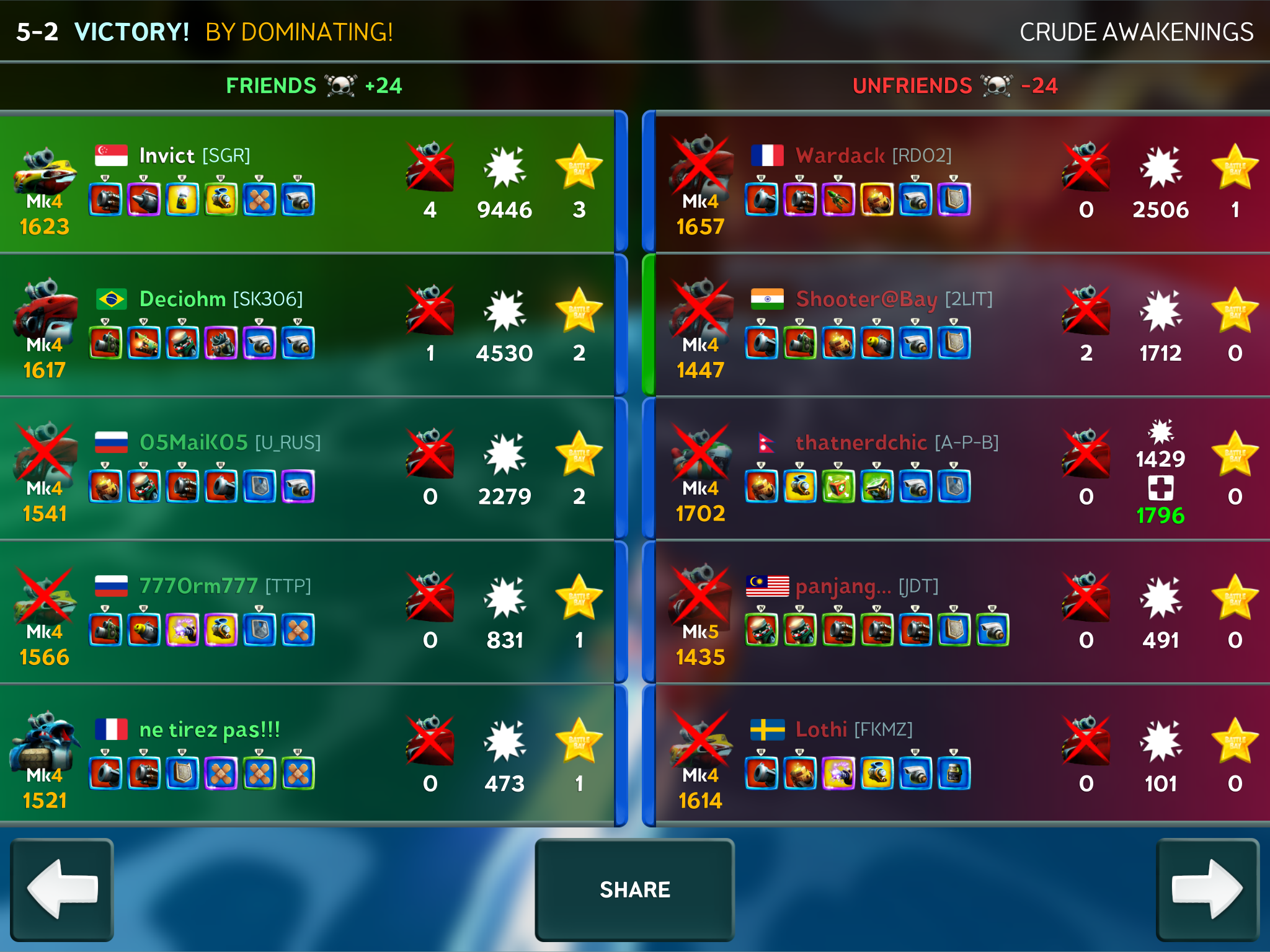Choose the 05MaiK05 player entry
The height and width of the screenshot is (952, 1270).
coord(307,469)
